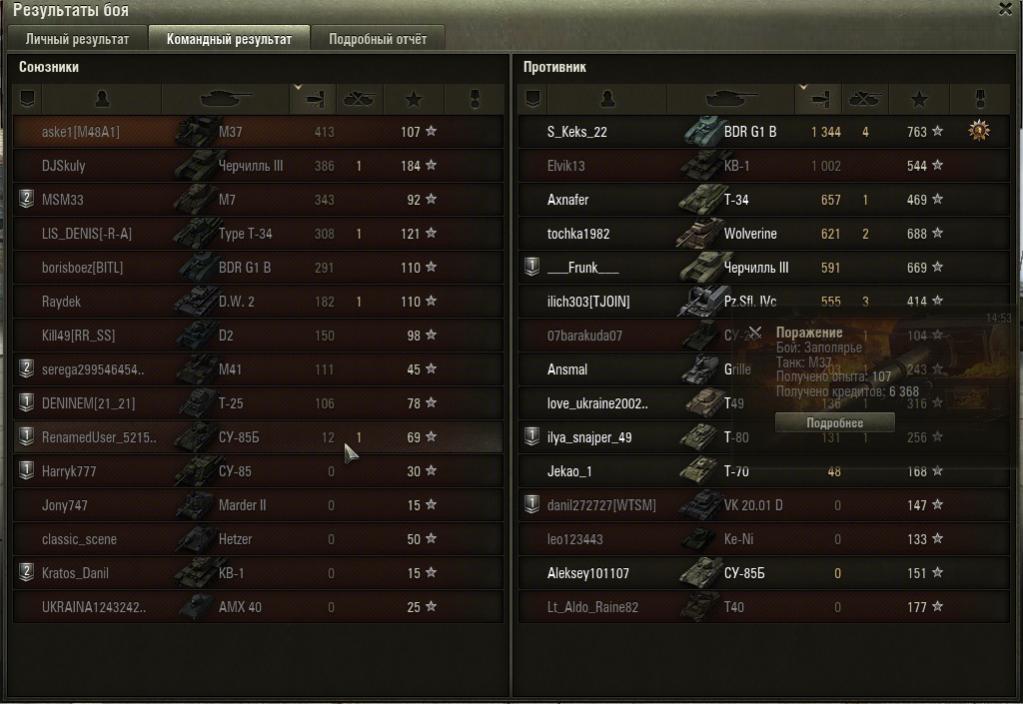Dismiss the Поражение notification popup
The height and width of the screenshot is (704, 1023).
(755, 333)
